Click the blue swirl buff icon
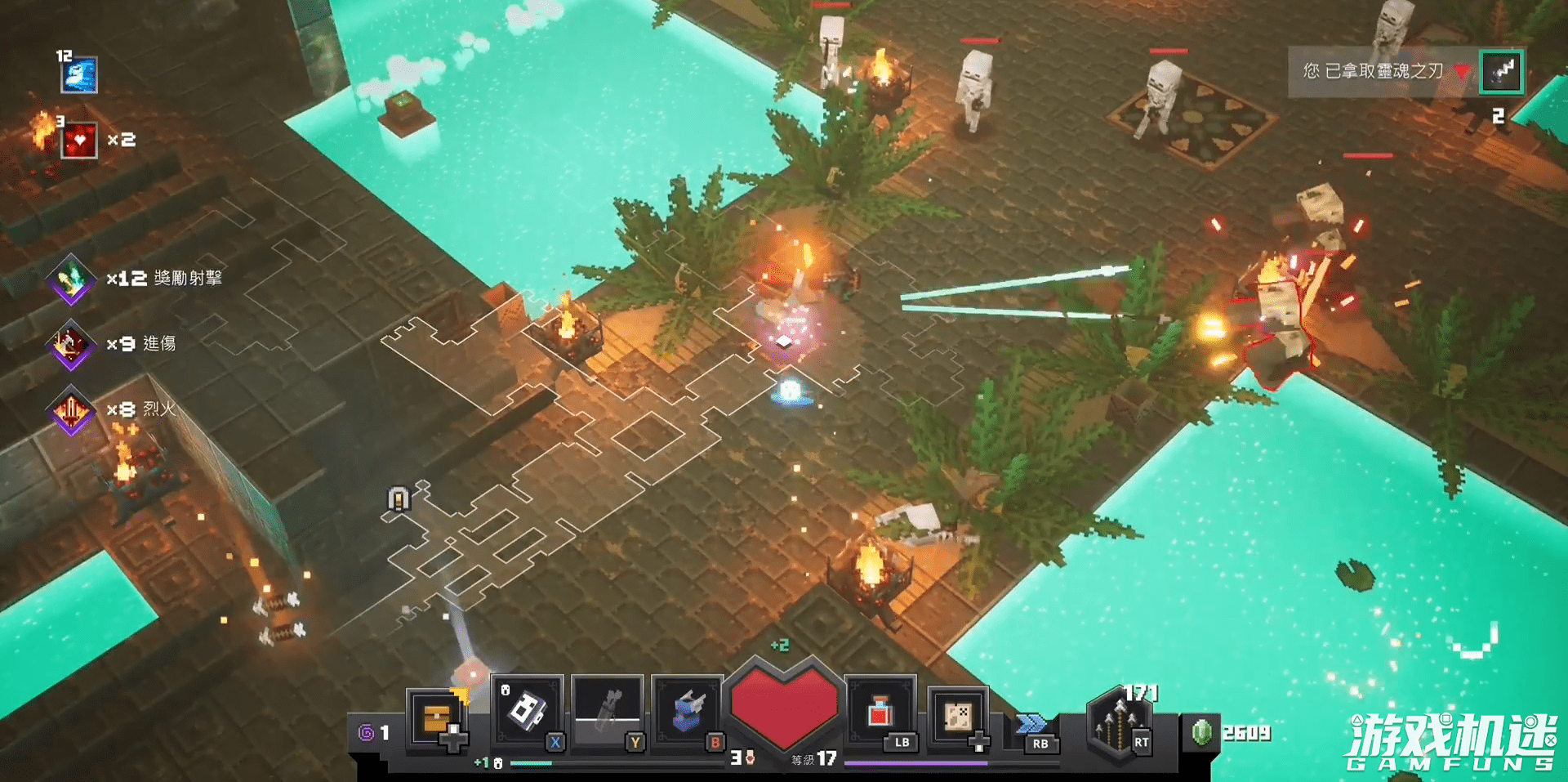Viewport: 1568px width, 782px height. point(79,75)
